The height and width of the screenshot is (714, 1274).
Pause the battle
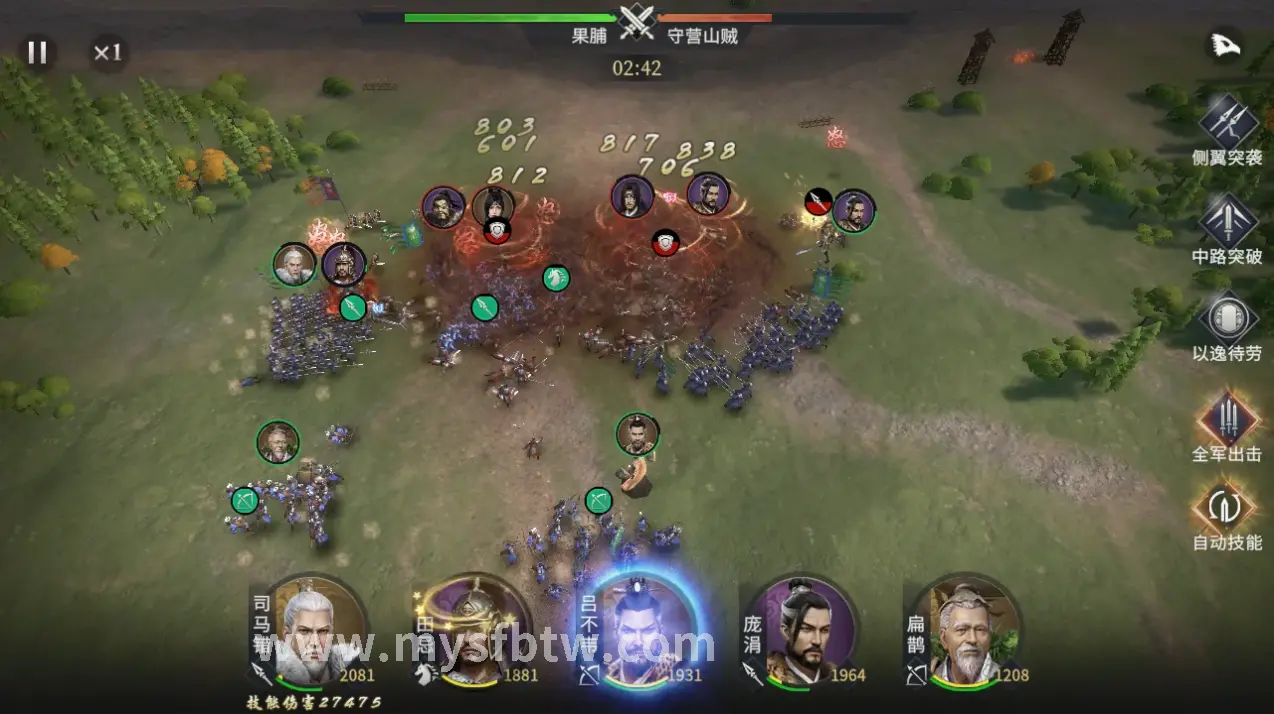37,52
